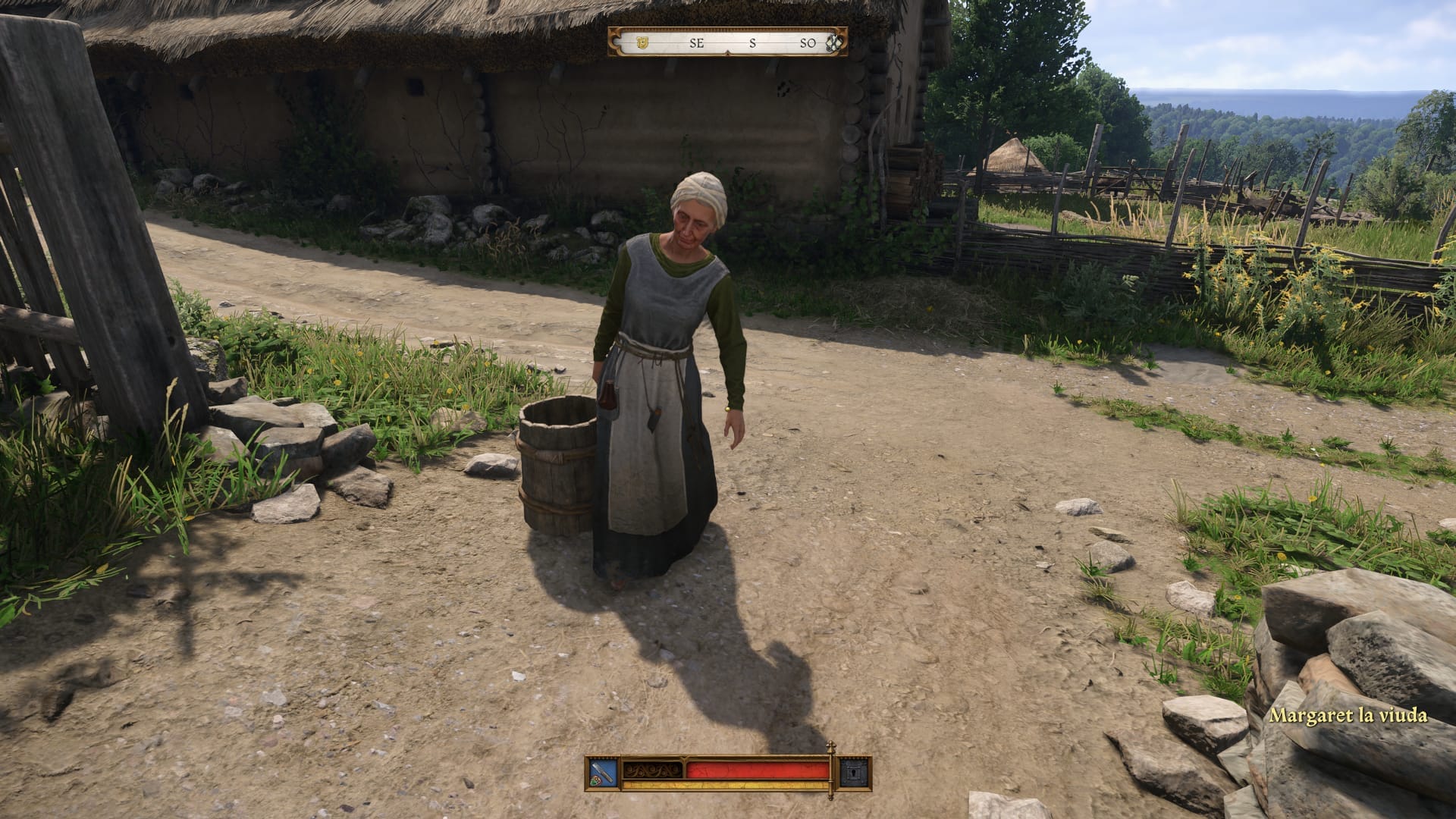Click the SO marking on the compass

(x=808, y=43)
